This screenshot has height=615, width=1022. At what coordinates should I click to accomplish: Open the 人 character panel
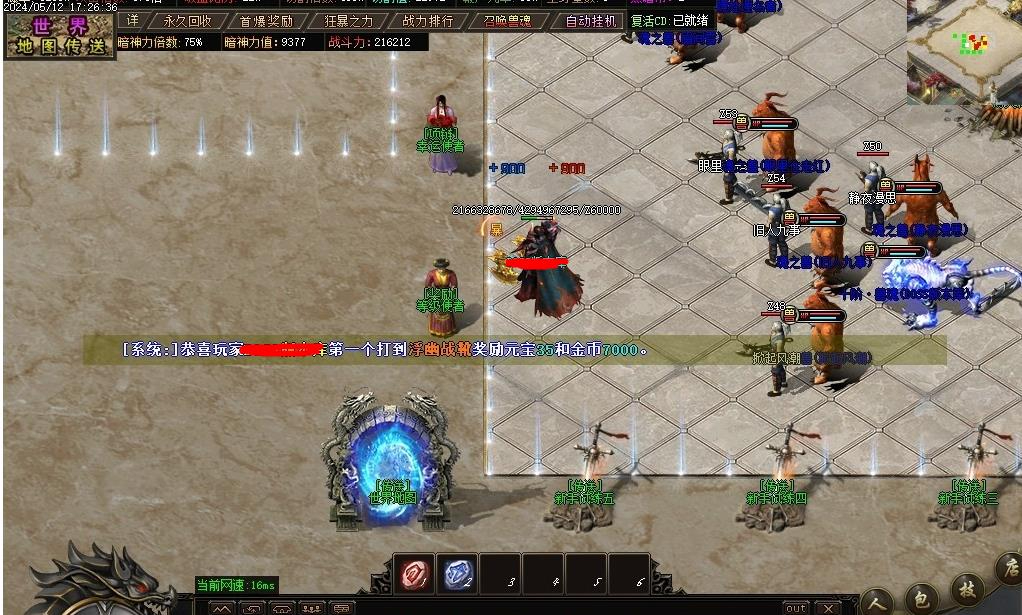point(877,601)
